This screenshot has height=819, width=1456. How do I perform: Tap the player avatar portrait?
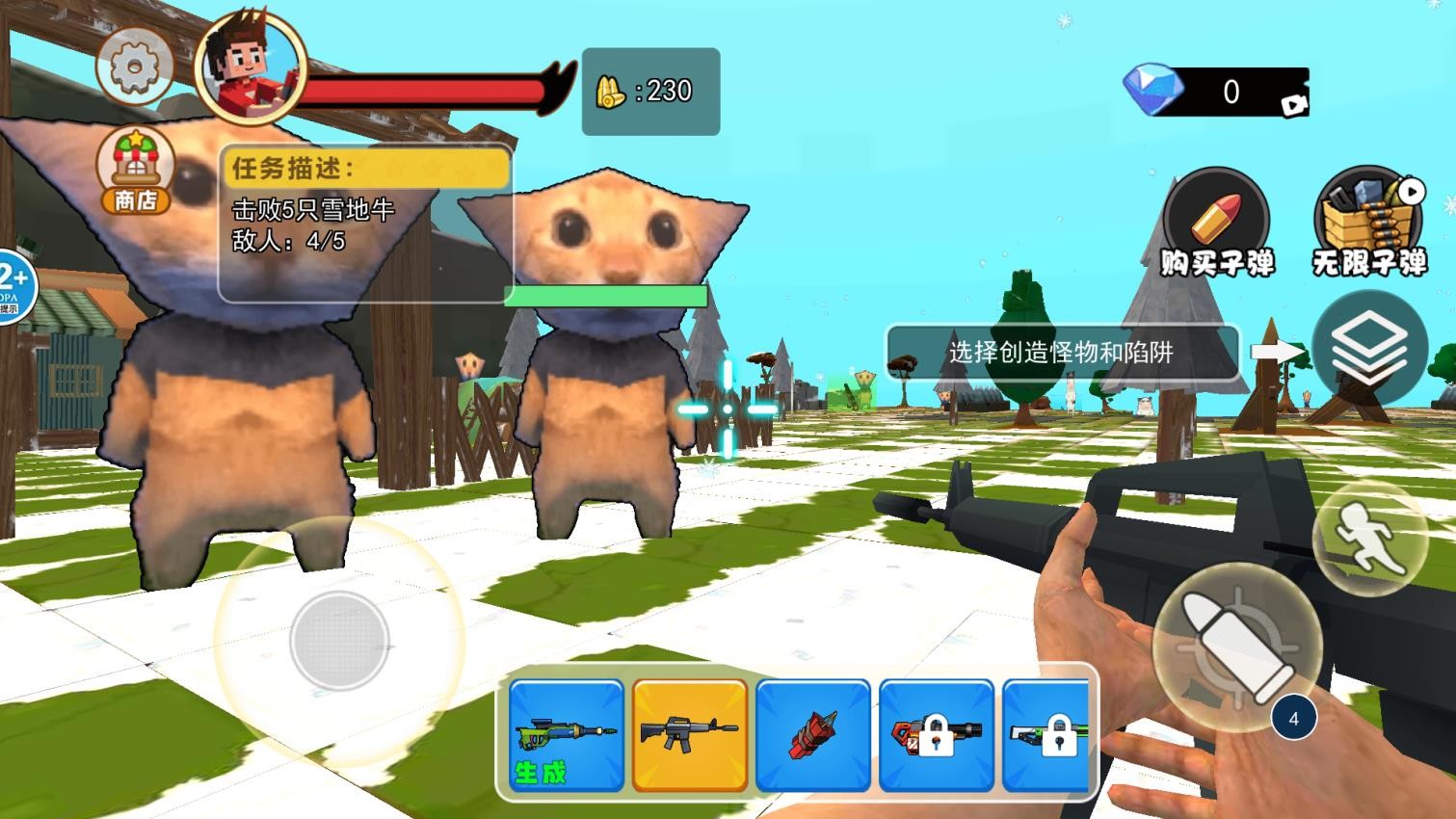(250, 67)
